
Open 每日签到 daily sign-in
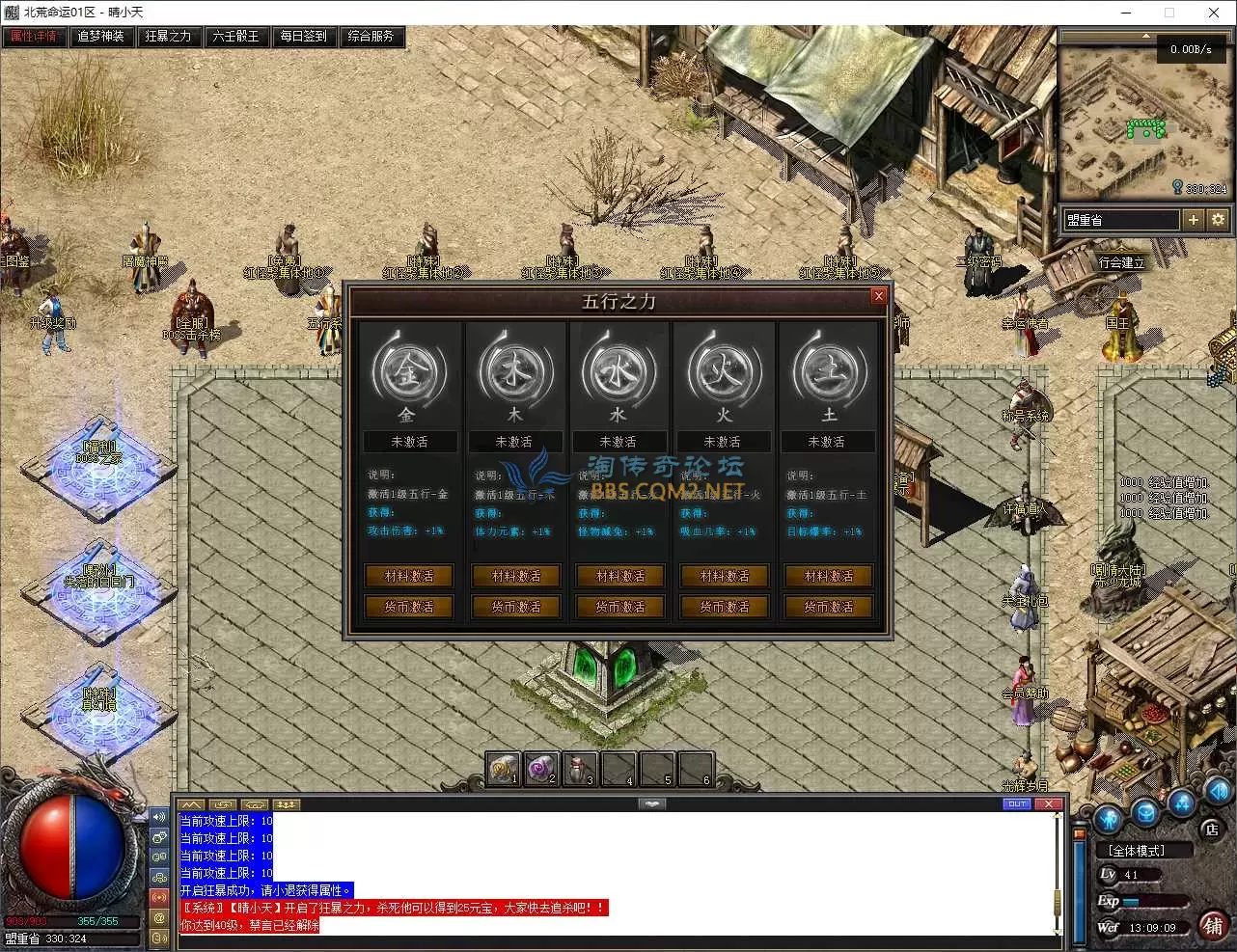pos(303,37)
